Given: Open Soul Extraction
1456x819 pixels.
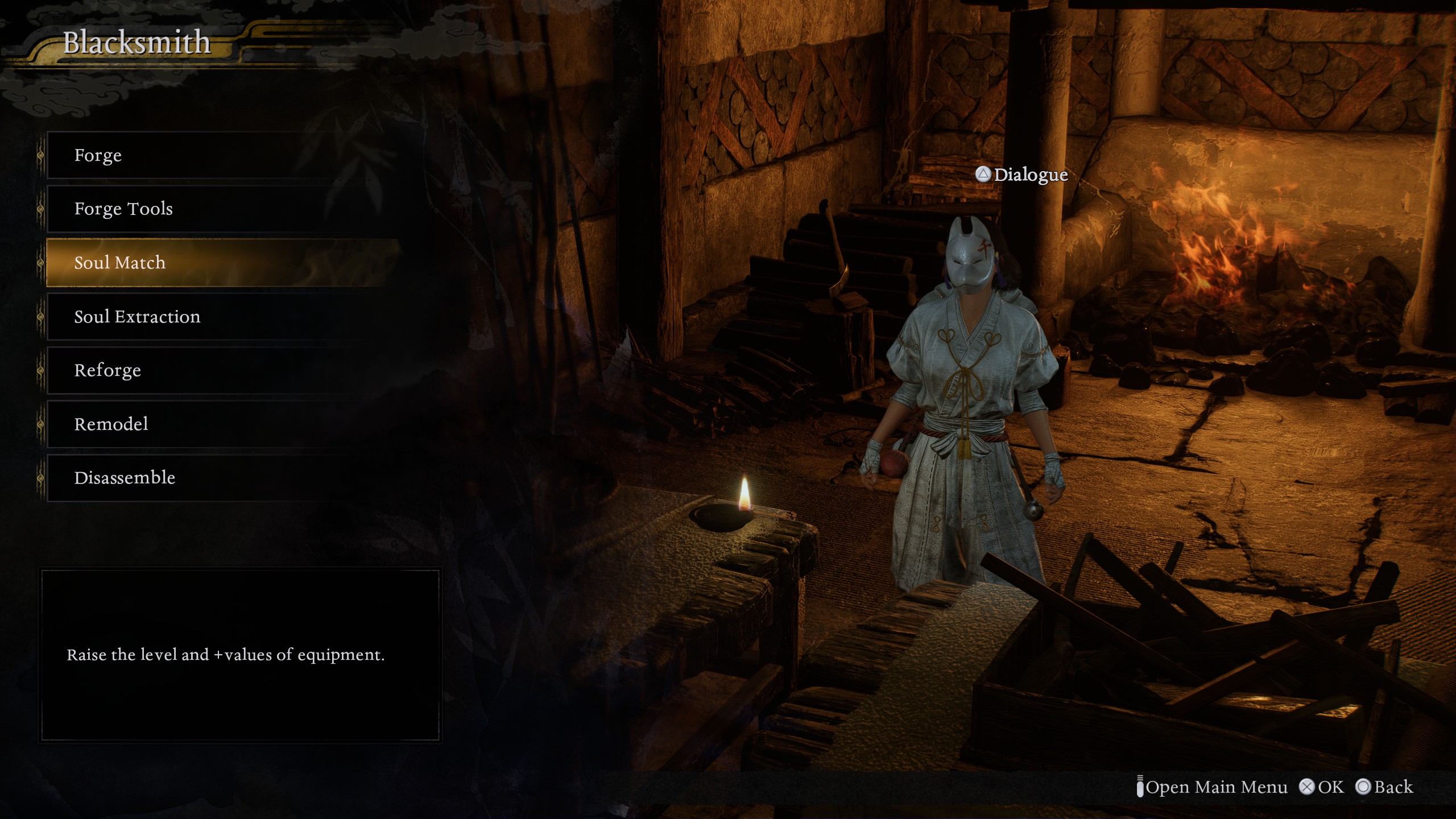Looking at the screenshot, I should (222, 316).
